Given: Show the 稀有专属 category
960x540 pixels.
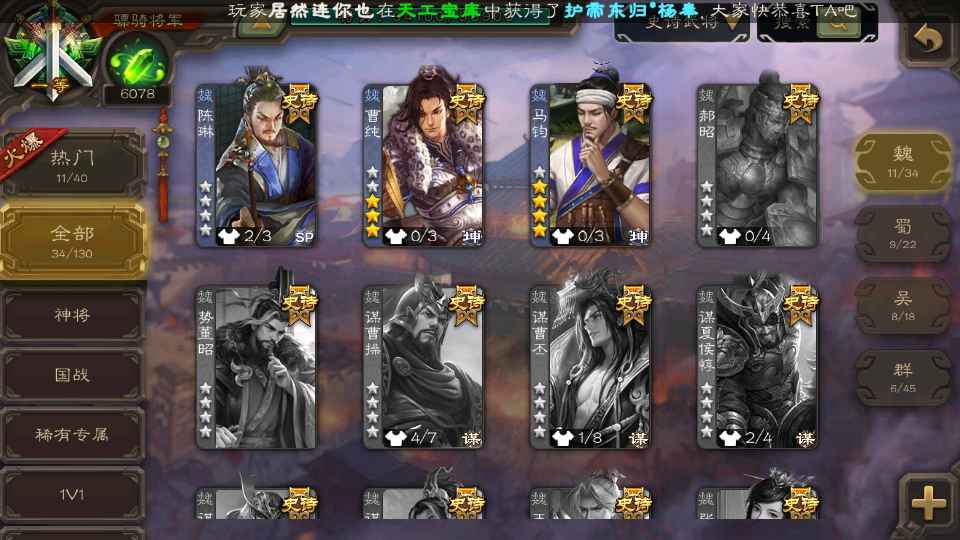Looking at the screenshot, I should click(72, 435).
